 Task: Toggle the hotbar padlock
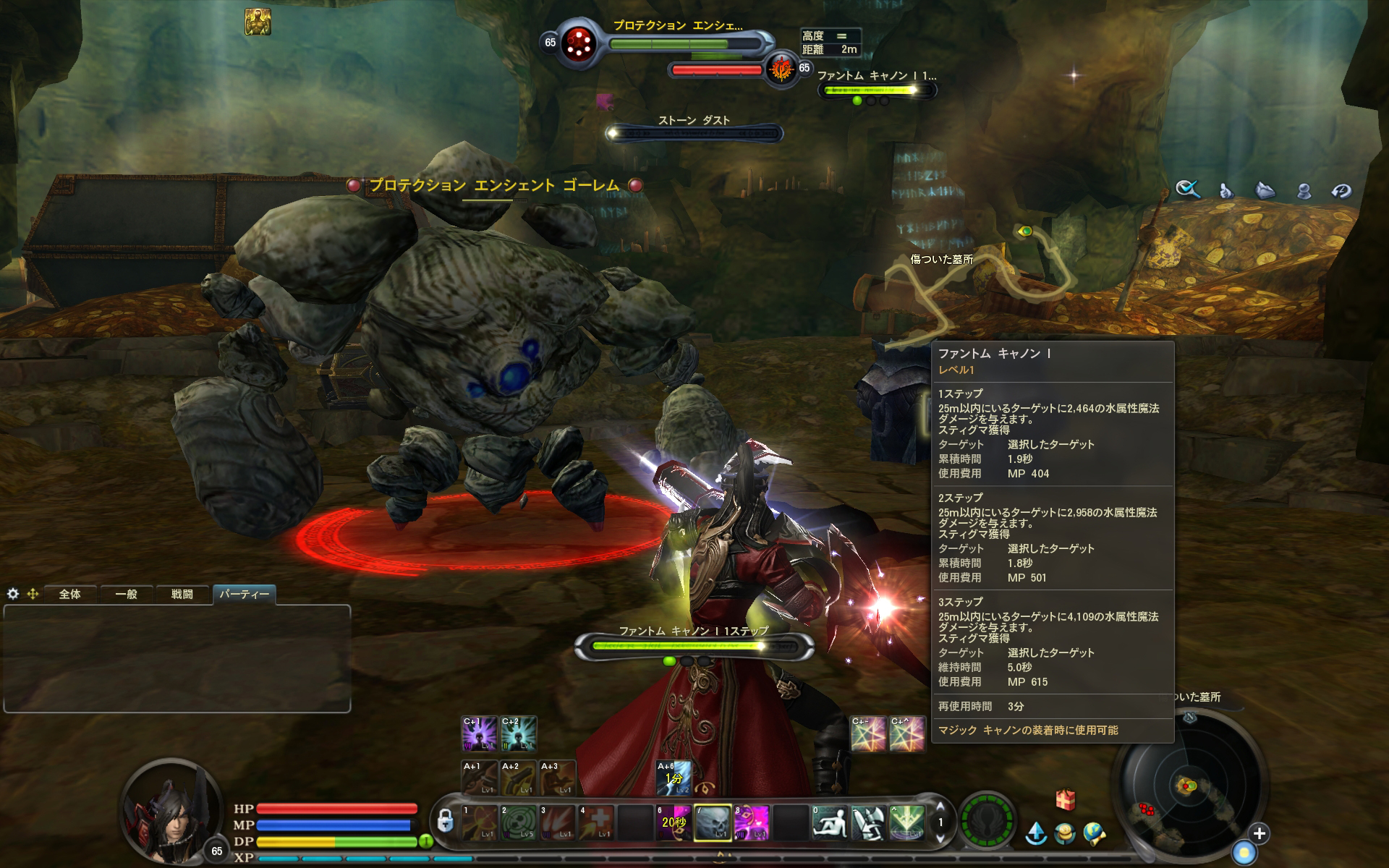pos(446,822)
